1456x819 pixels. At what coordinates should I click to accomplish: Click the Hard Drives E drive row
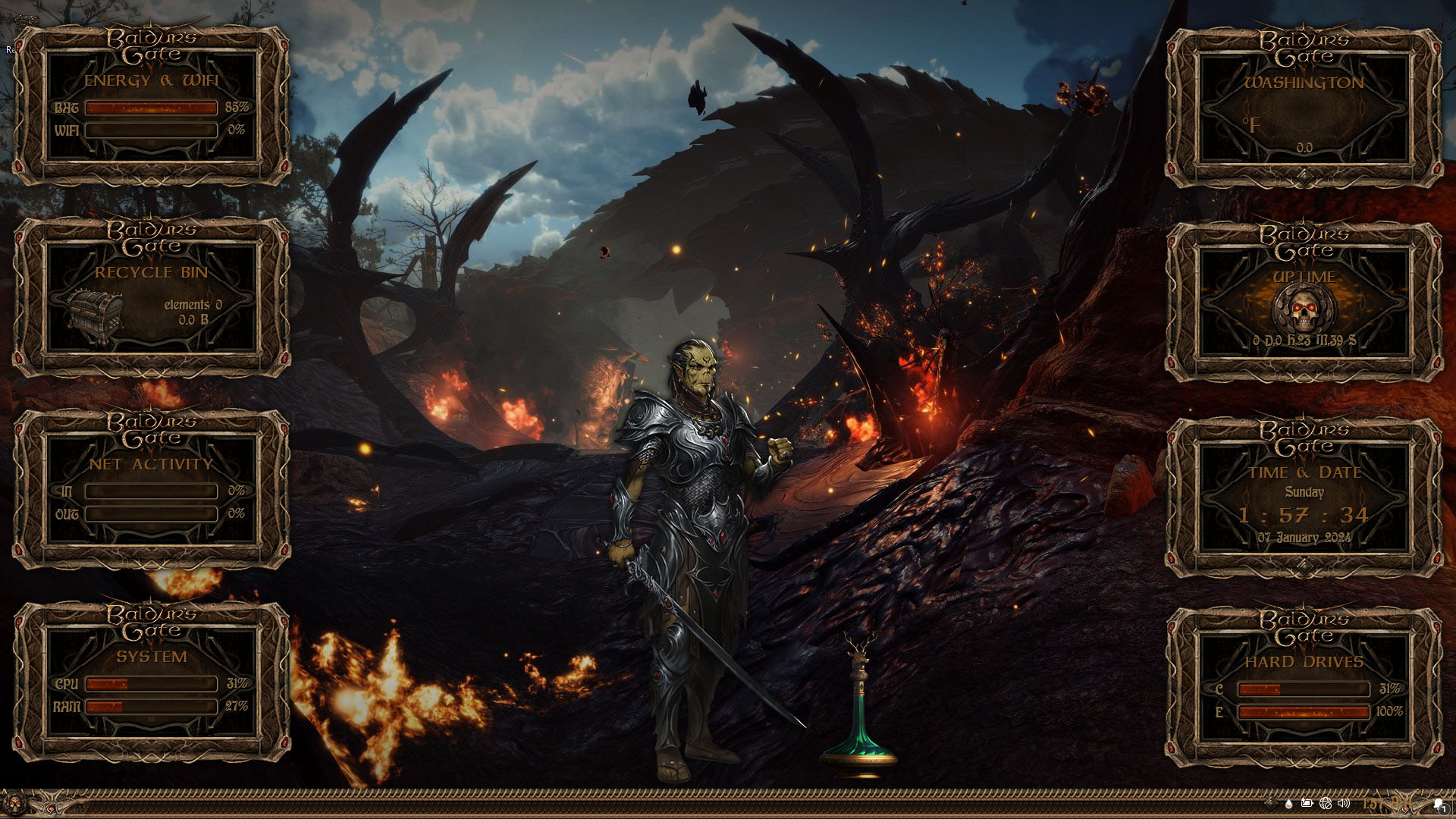1304,712
